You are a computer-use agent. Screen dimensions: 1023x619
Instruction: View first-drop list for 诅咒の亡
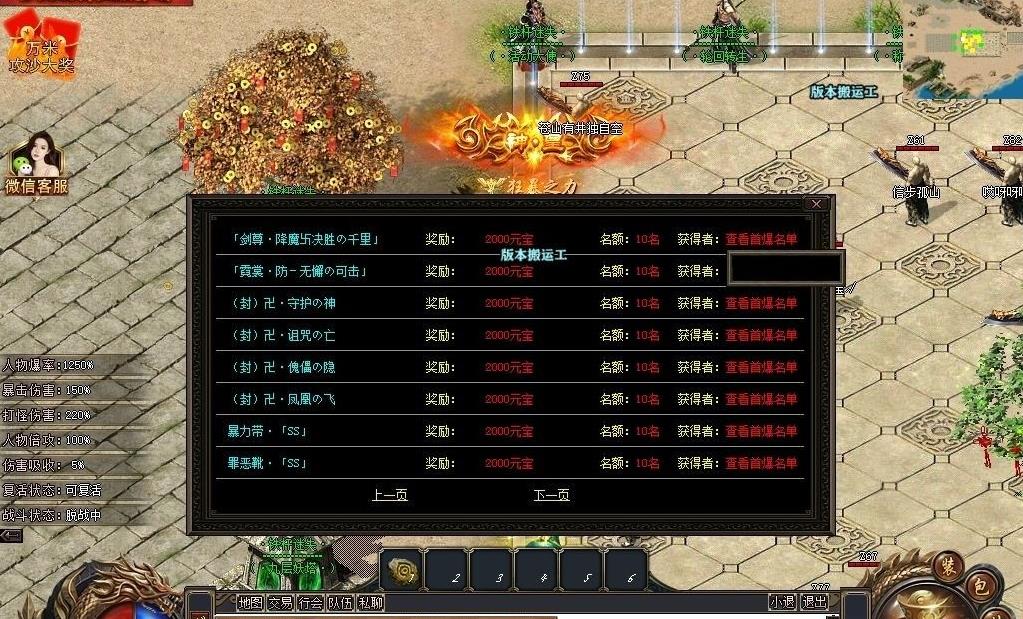[x=761, y=335]
